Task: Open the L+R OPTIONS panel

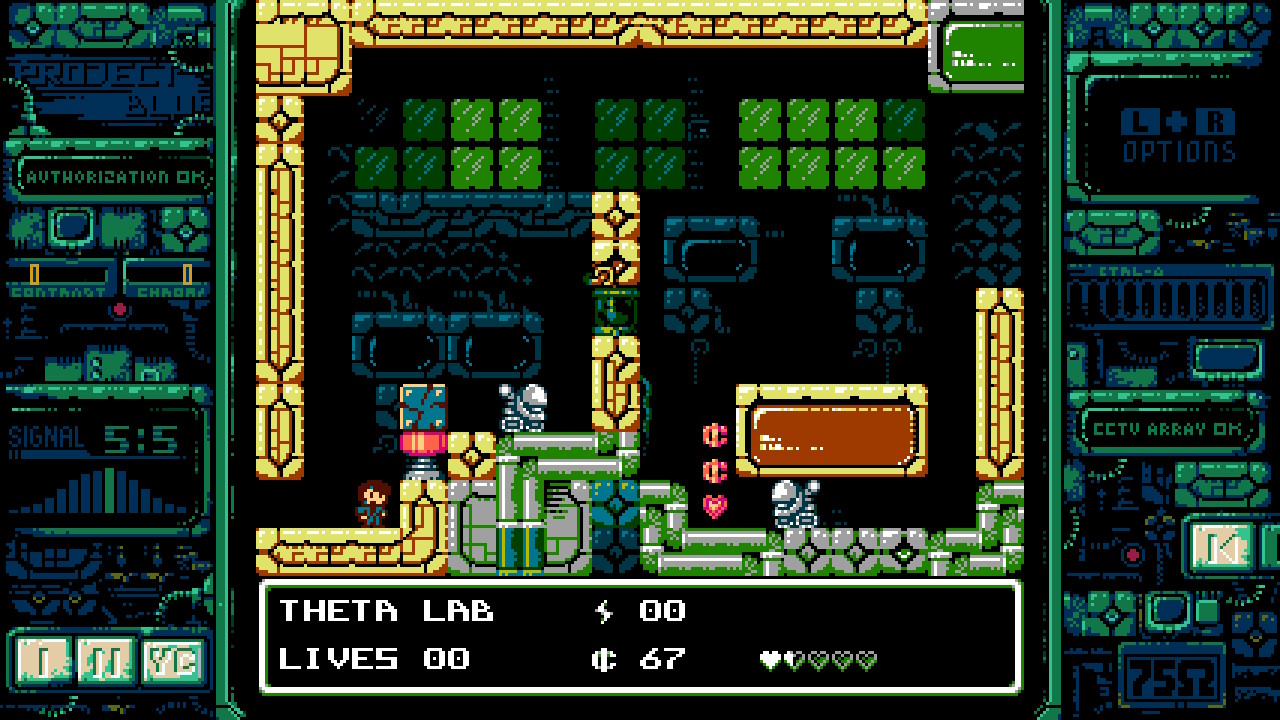Action: click(1177, 138)
